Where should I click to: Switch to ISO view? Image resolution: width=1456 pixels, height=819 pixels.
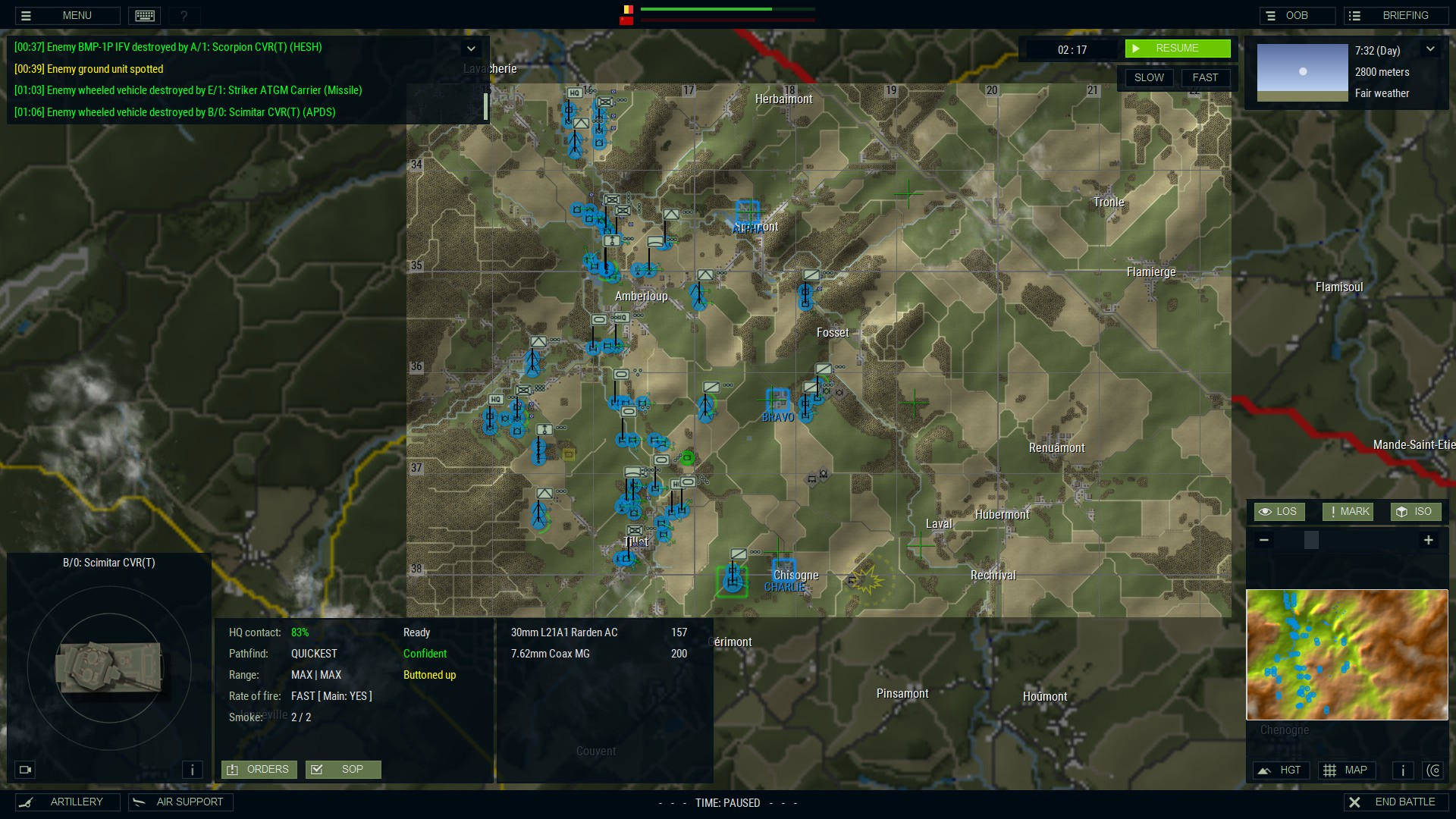coord(1415,512)
